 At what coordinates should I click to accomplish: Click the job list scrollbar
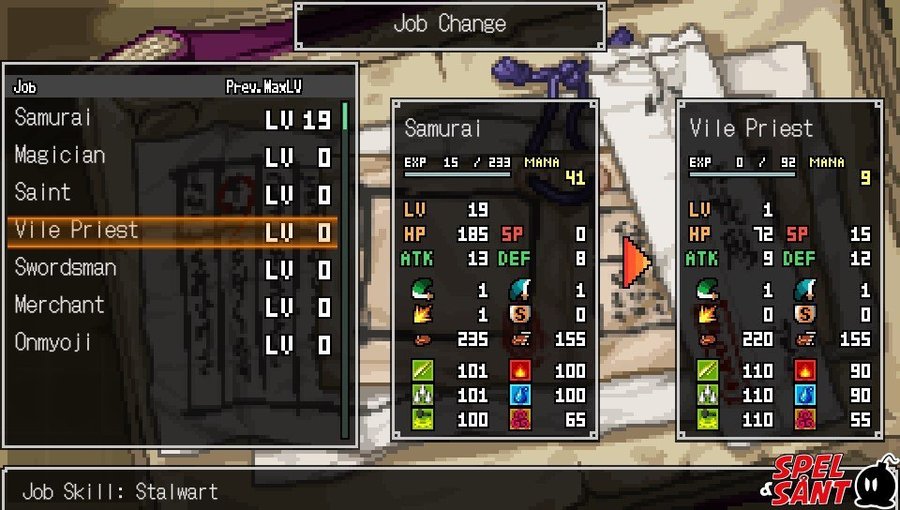point(345,270)
